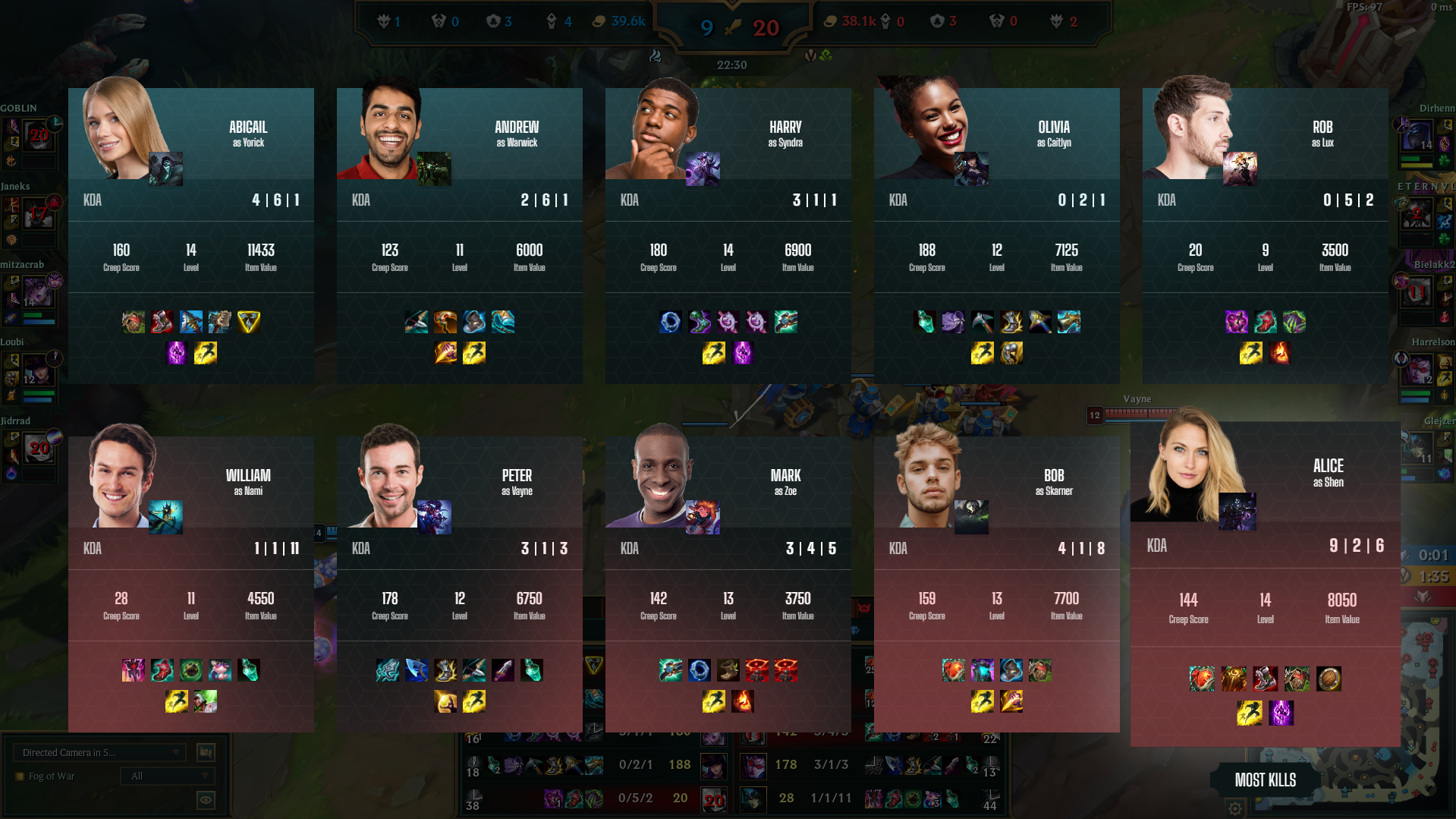This screenshot has width=1456, height=819.
Task: Click William's Nami champion portrait icon
Action: (x=165, y=518)
